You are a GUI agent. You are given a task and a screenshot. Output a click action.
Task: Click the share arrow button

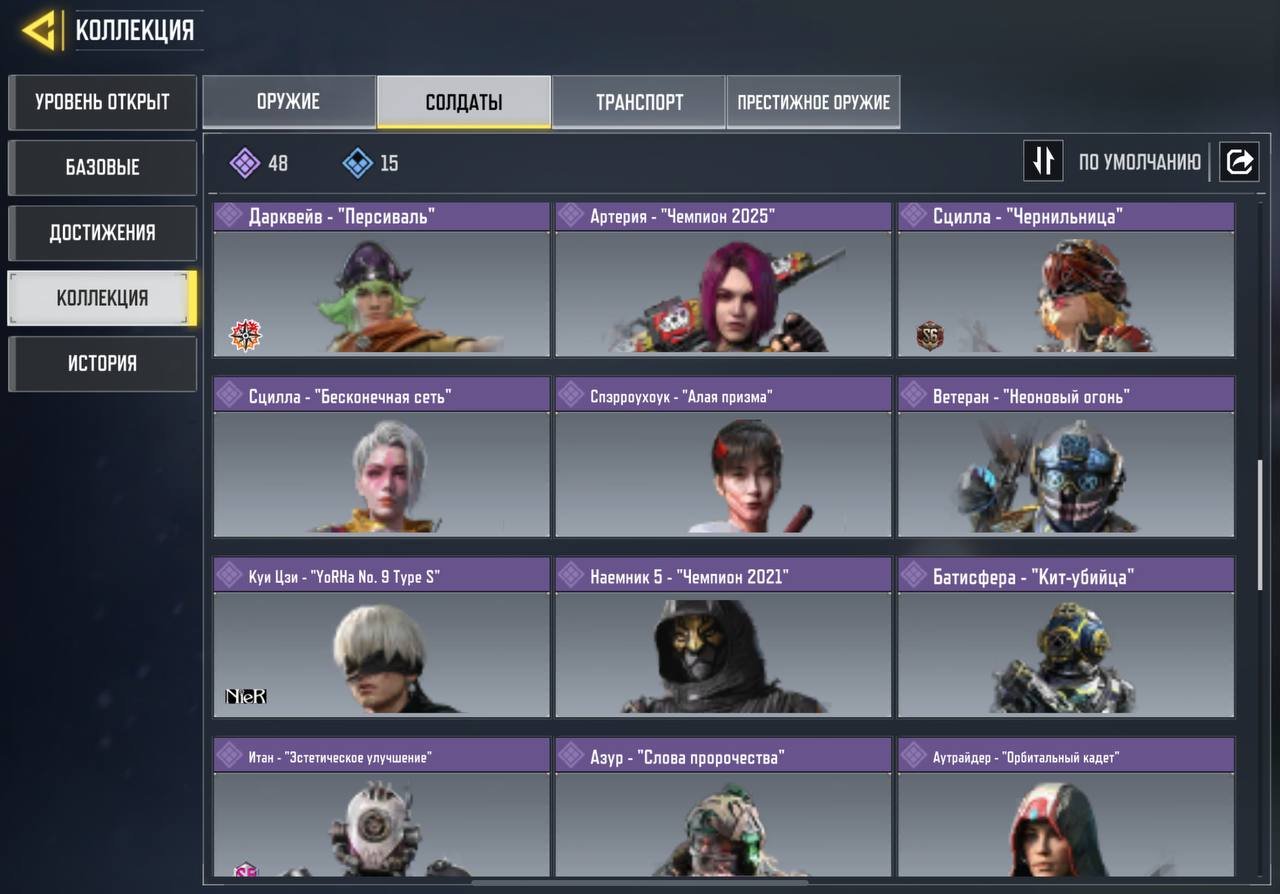tap(1239, 161)
